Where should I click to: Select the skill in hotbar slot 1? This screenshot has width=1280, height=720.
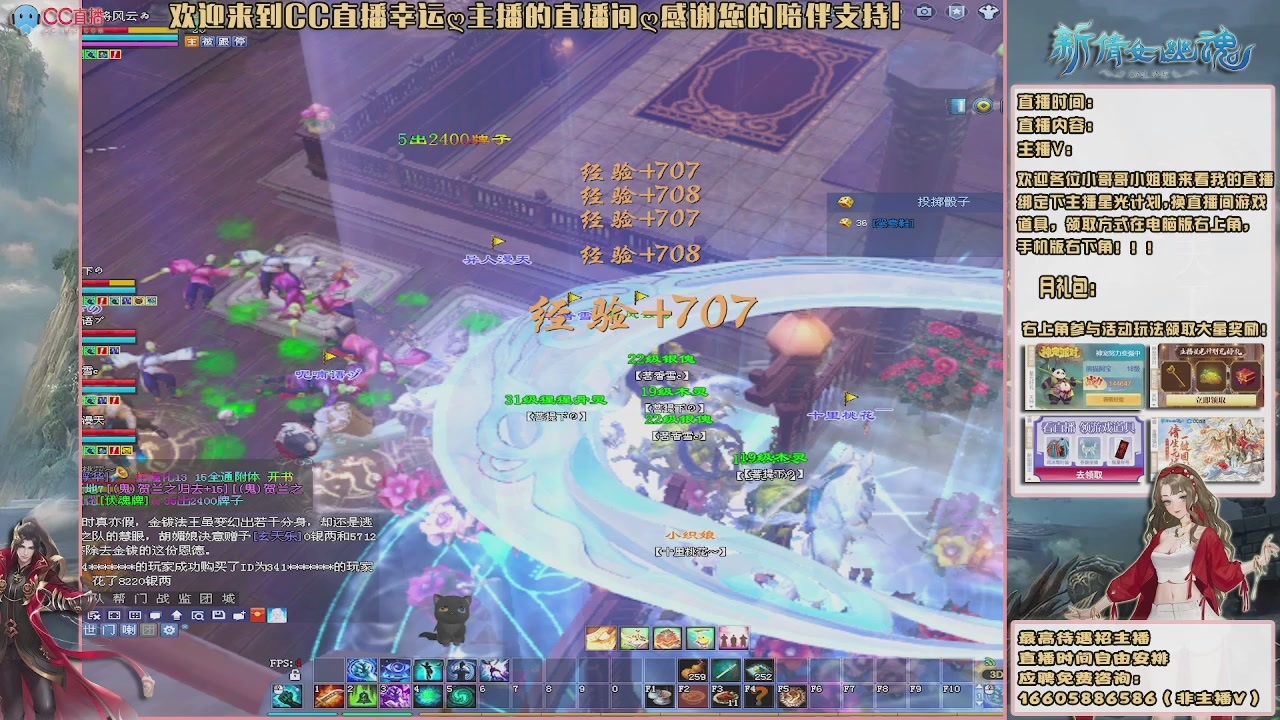329,698
